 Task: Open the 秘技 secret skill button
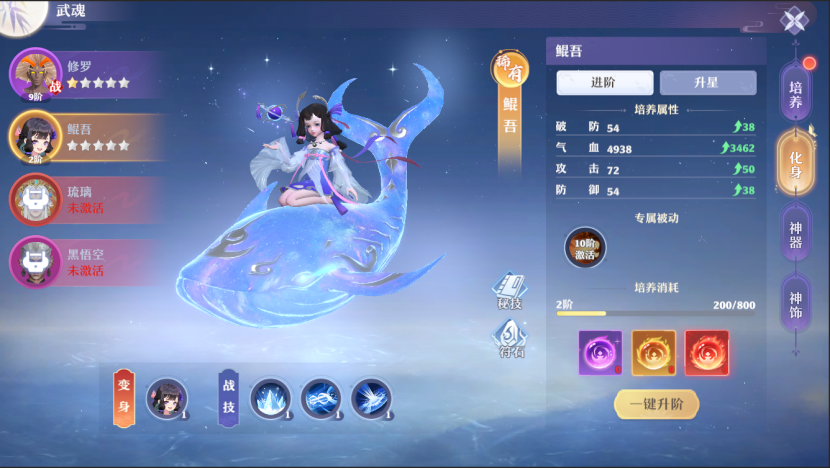[510, 291]
